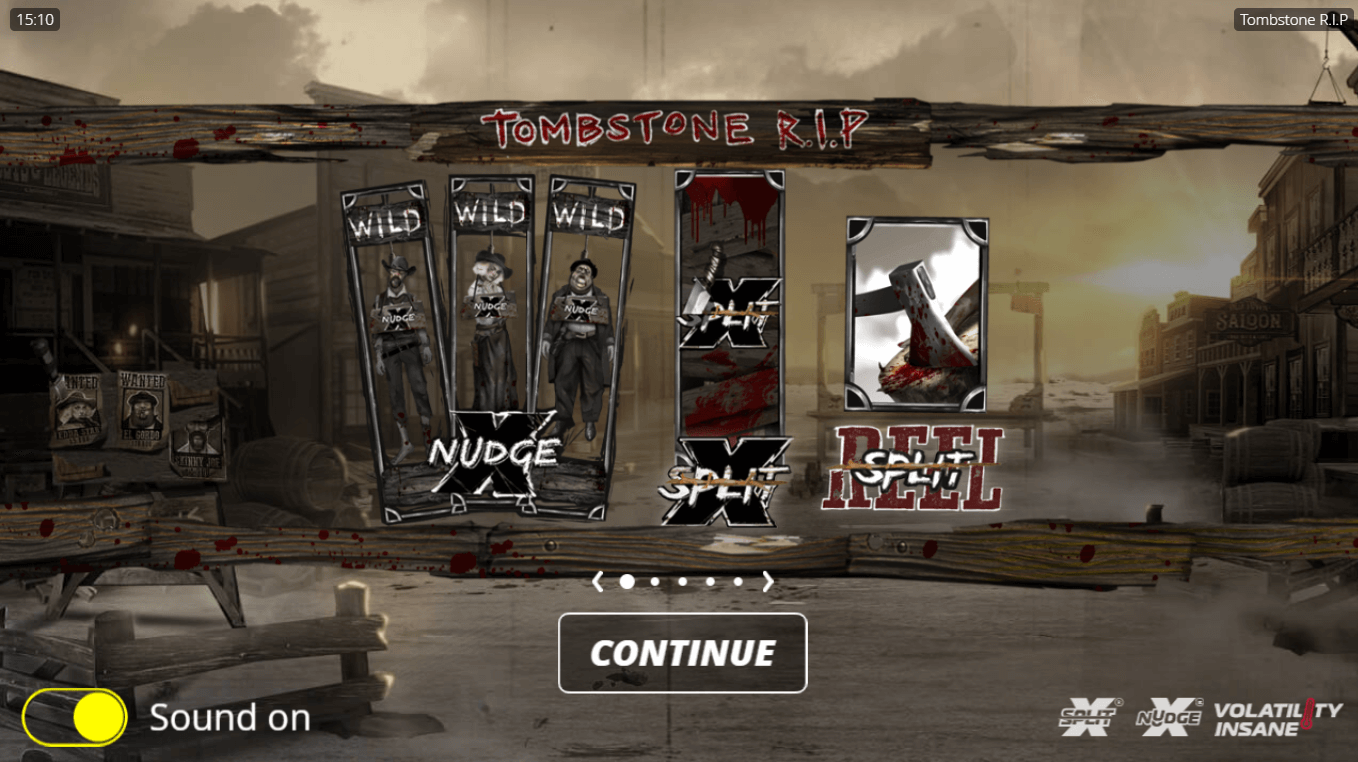Image resolution: width=1358 pixels, height=762 pixels.
Task: Jump to the fourth carousel page dot
Action: [x=711, y=581]
